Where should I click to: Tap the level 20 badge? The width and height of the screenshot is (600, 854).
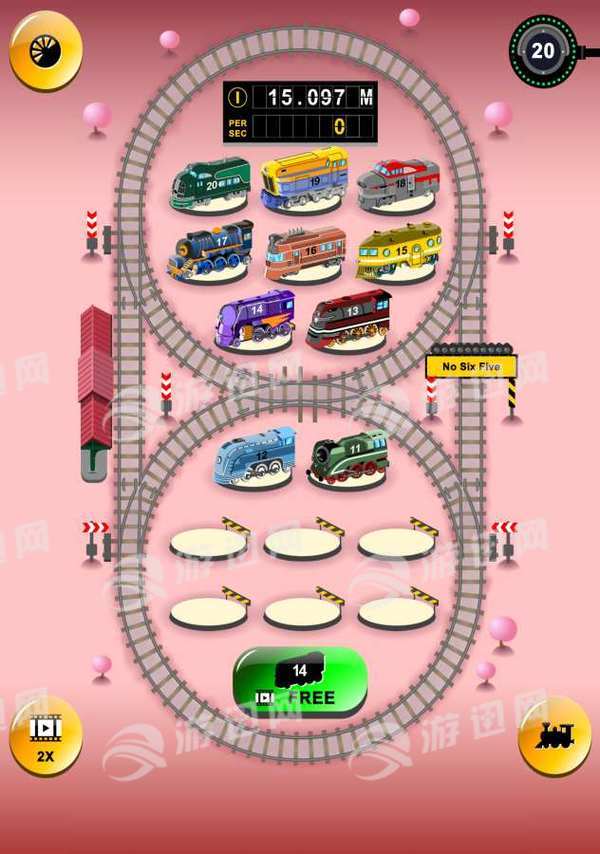click(543, 50)
